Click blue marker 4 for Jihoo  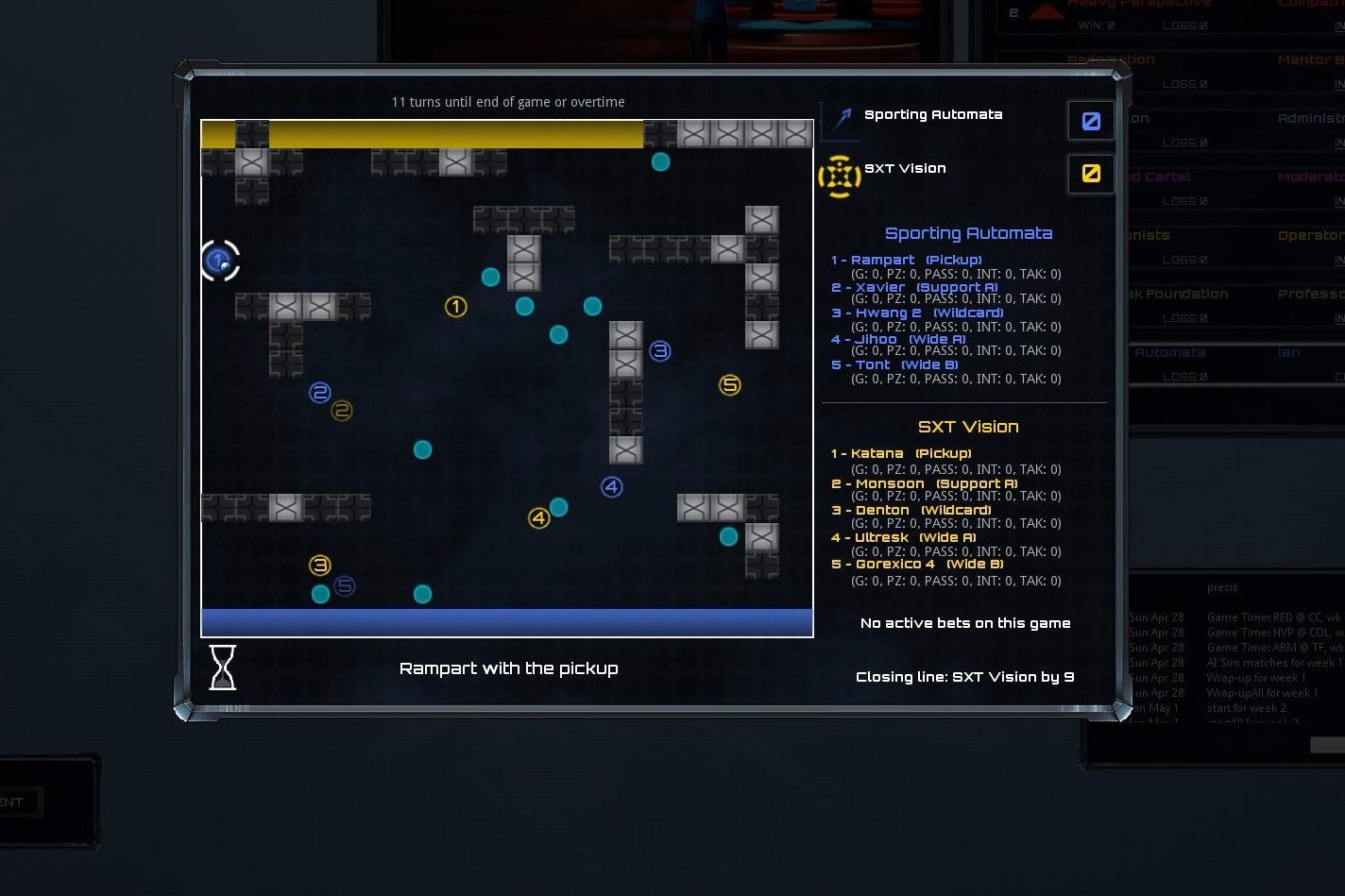click(x=612, y=486)
